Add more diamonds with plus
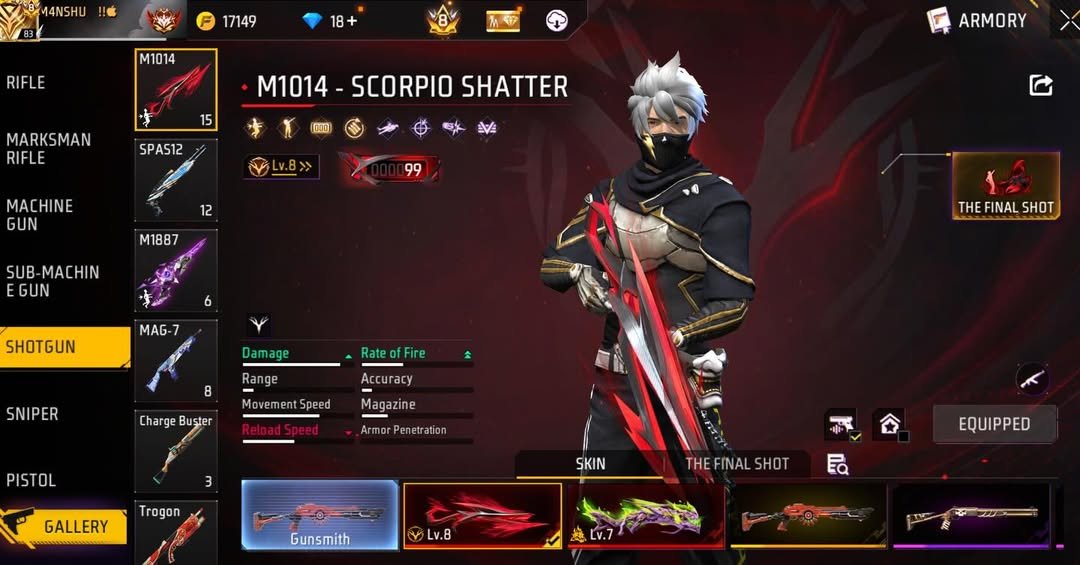 (x=351, y=21)
